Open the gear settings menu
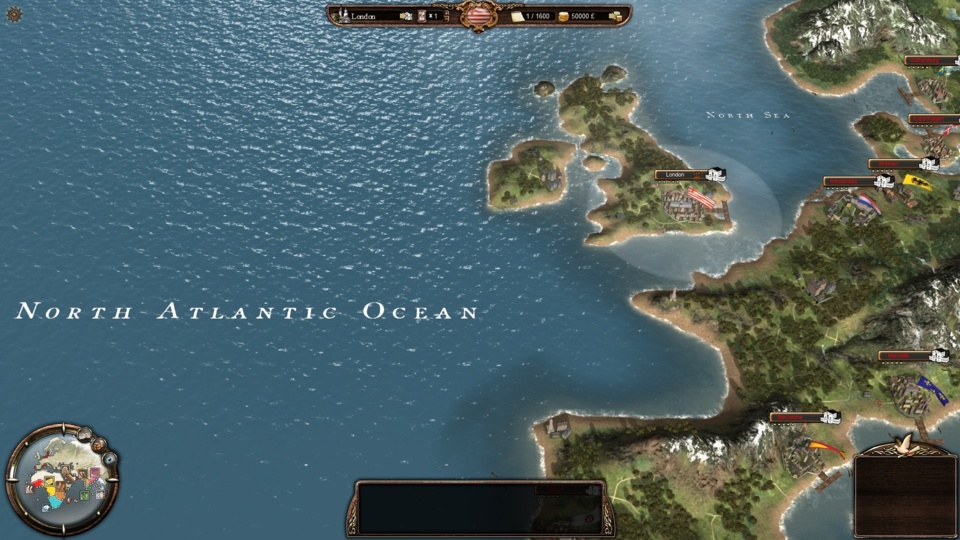Image resolution: width=960 pixels, height=540 pixels. pos(14,14)
